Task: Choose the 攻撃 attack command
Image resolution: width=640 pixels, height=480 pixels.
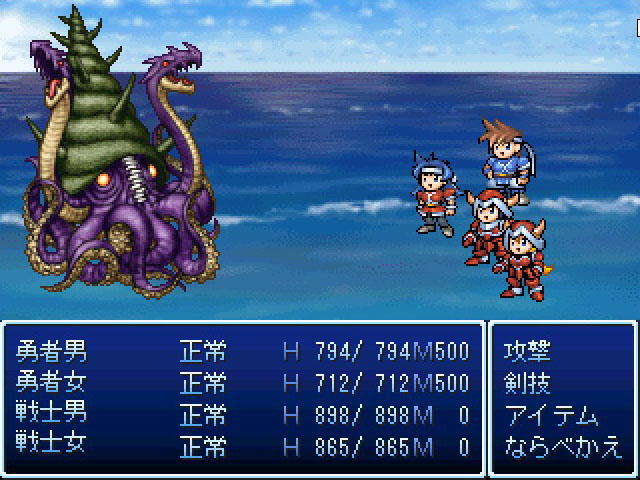Action: [x=529, y=351]
